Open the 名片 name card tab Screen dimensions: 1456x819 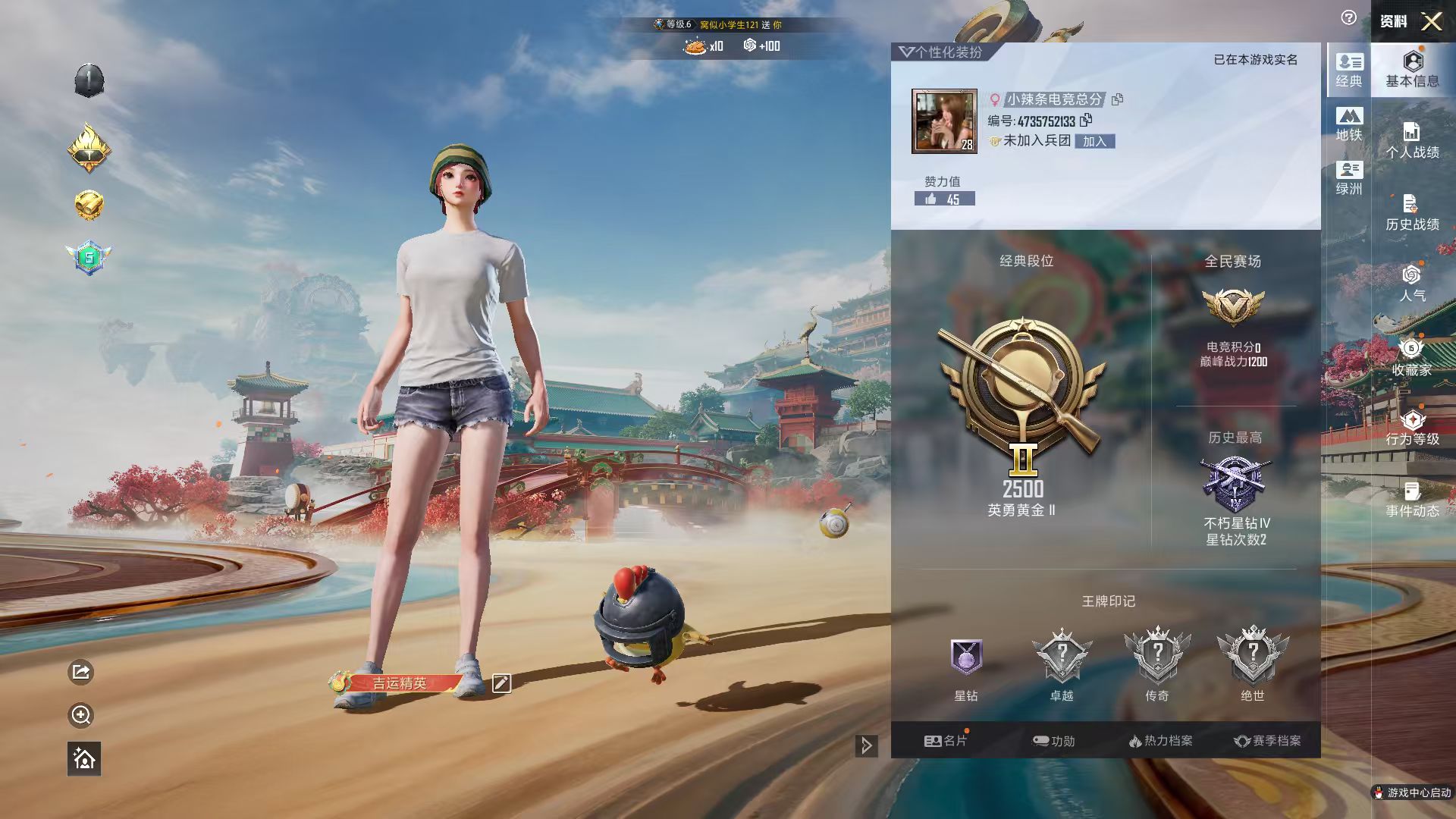(x=945, y=741)
